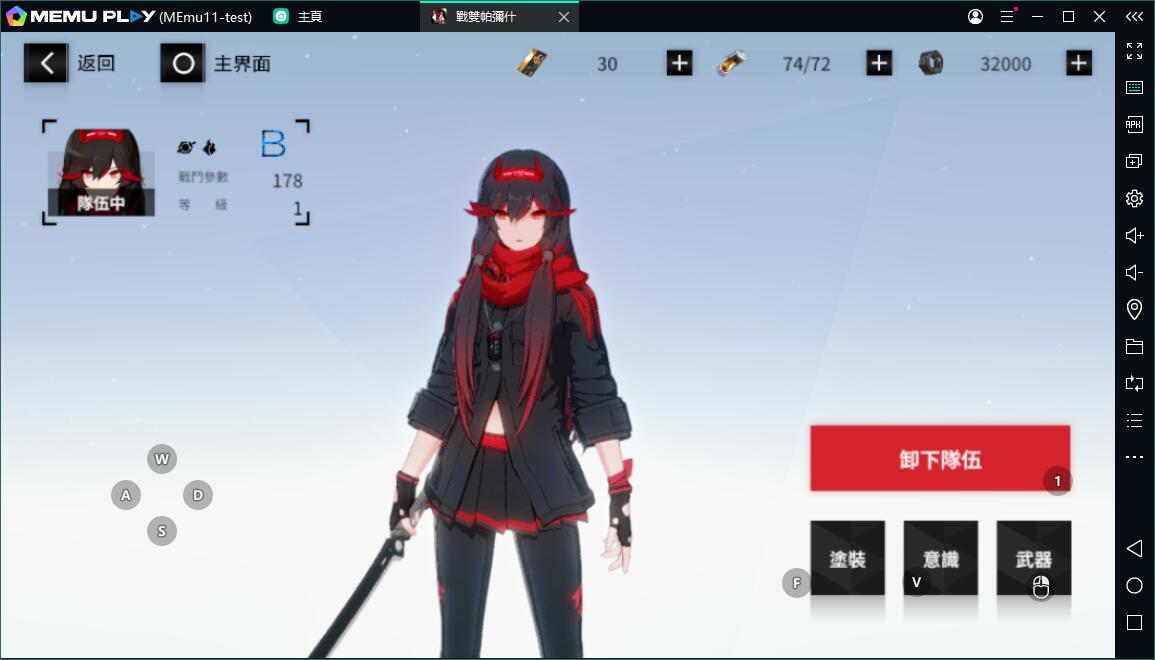Select the character portrait marked 隊伍中
This screenshot has height=660, width=1155.
coord(100,172)
